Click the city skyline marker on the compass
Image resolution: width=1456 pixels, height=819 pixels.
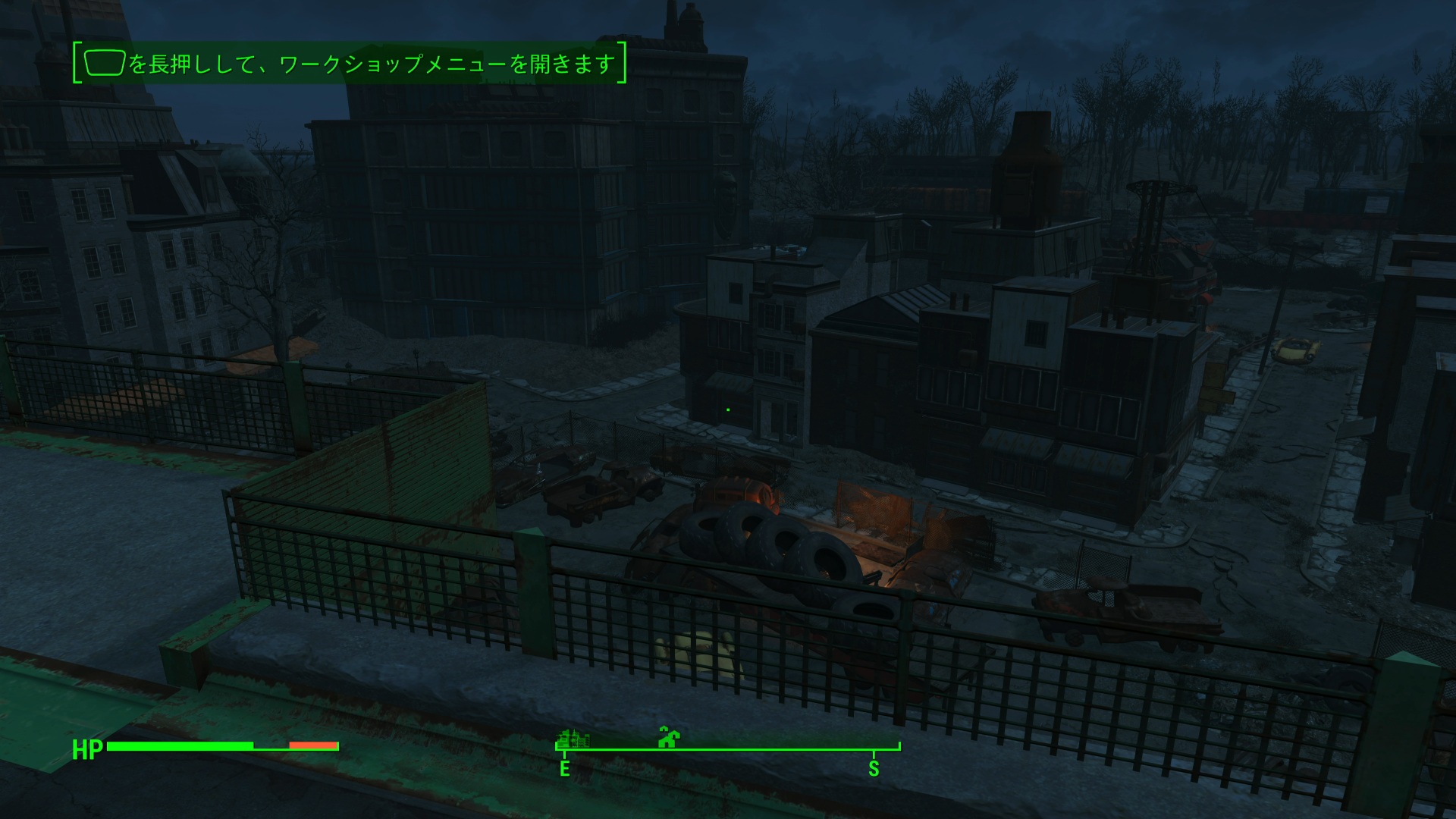(573, 737)
